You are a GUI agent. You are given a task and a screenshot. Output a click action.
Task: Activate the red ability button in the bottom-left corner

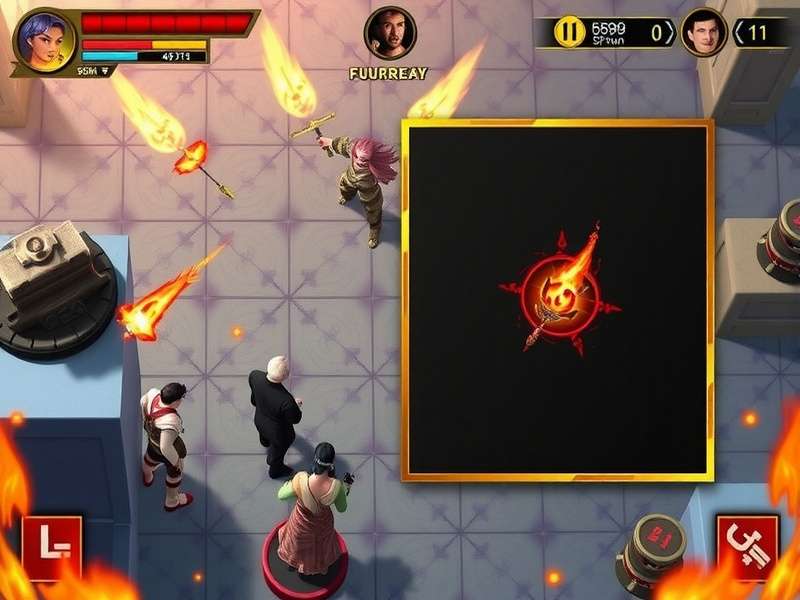coord(52,548)
